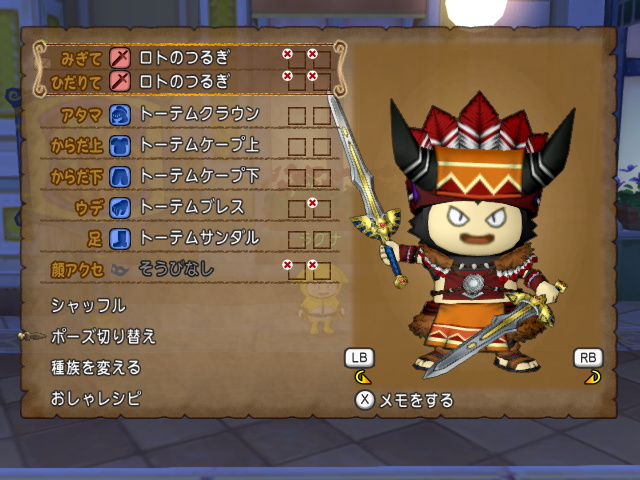Select 種族を変える to change race
This screenshot has width=640, height=480.
point(96,367)
